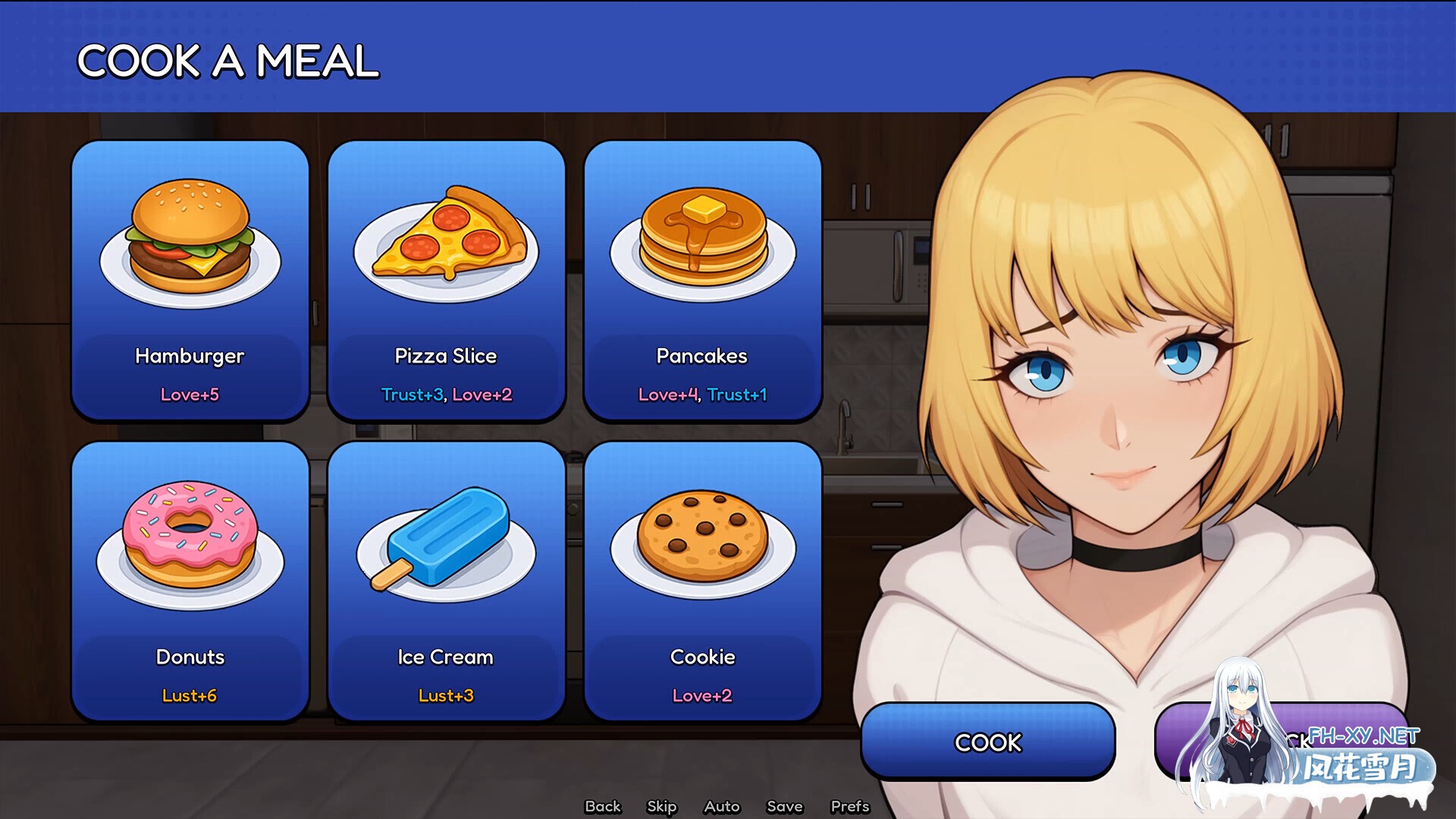Pick the Pancakes meal card
Viewport: 1456px width, 819px height.
[x=702, y=279]
